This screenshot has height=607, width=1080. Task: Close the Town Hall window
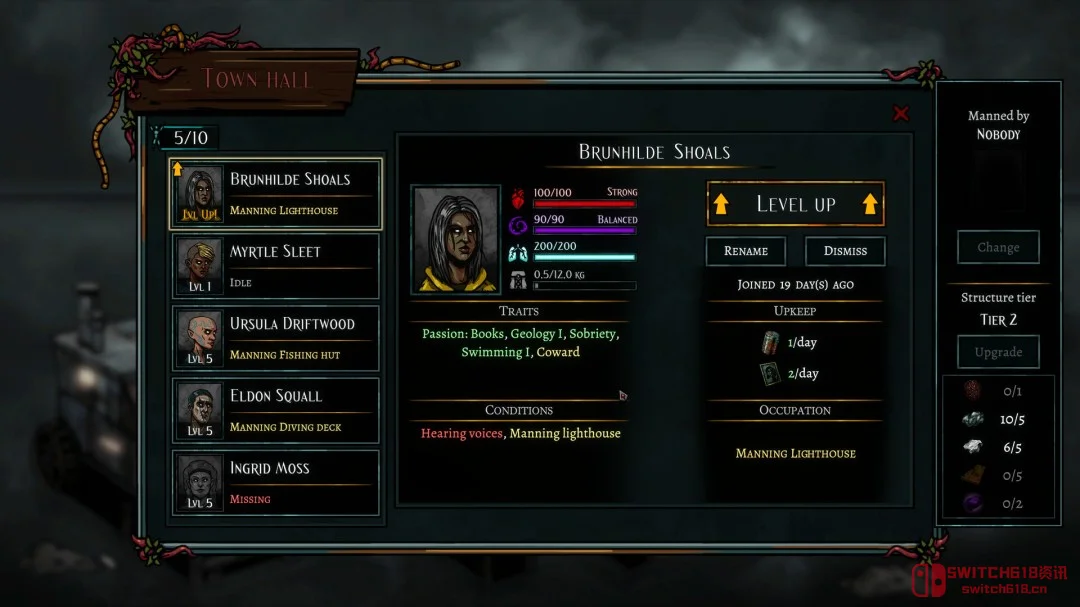901,114
